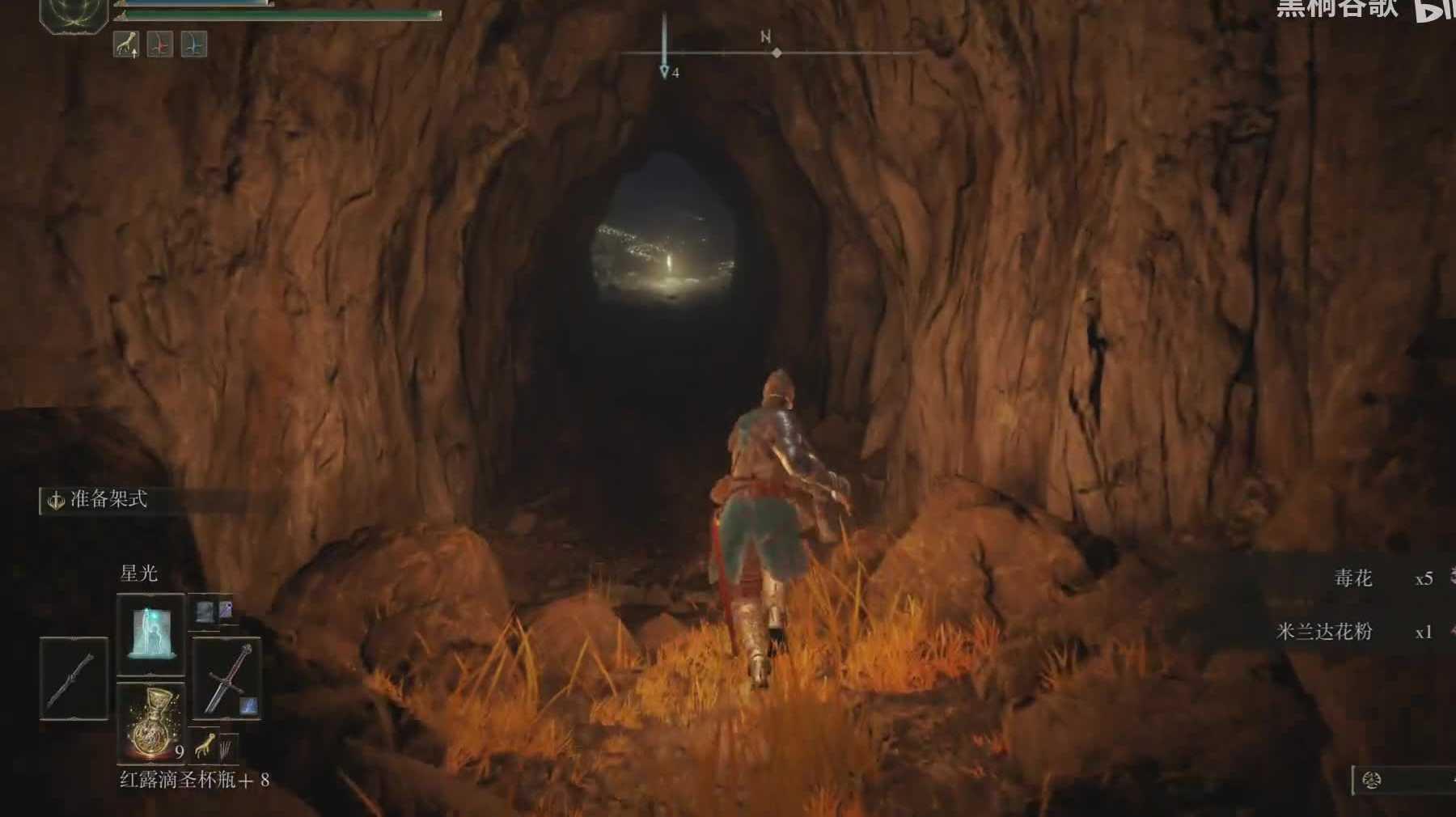Click the red status effect icon

(160, 44)
